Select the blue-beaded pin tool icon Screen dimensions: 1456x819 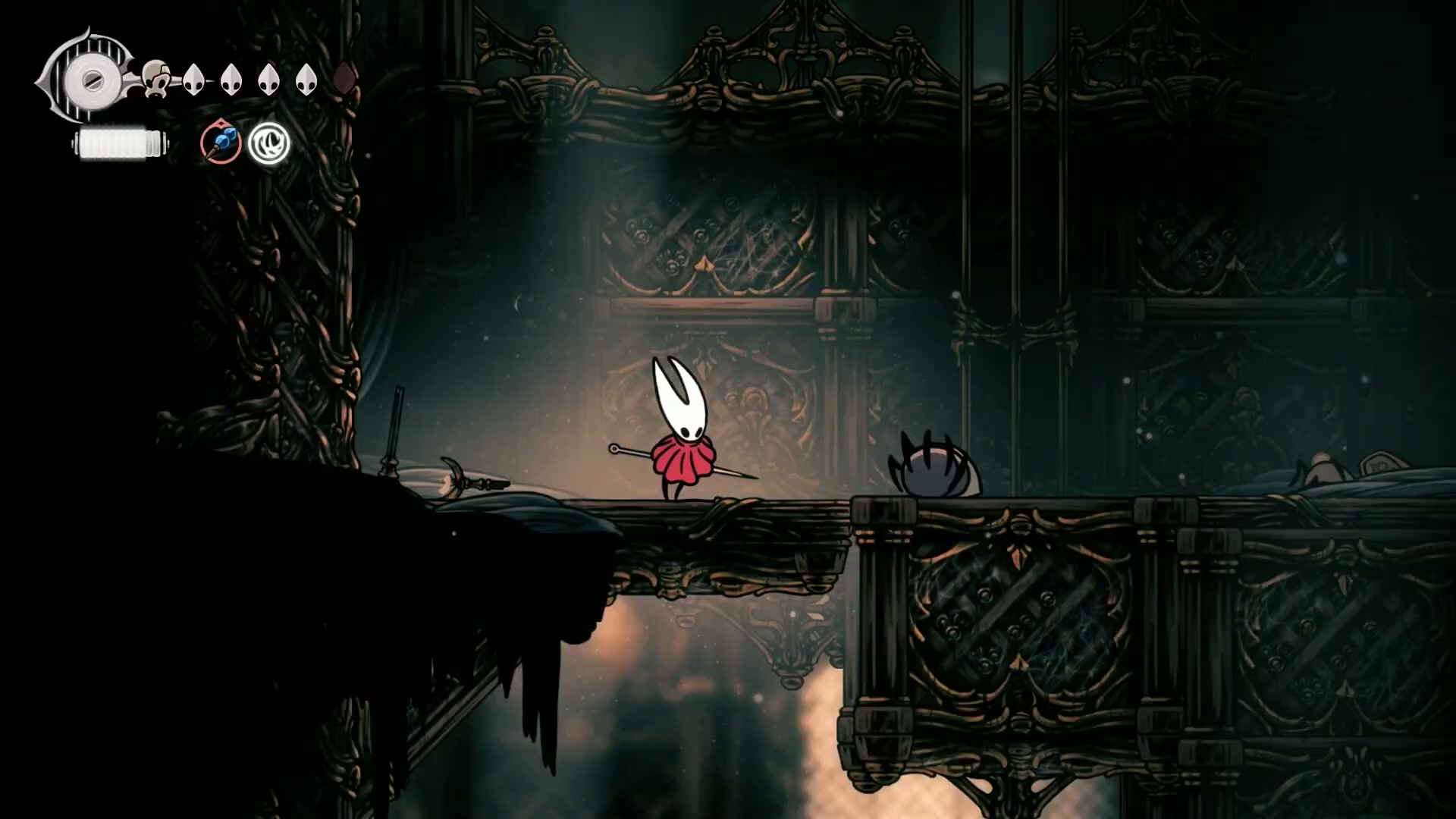coord(221,143)
